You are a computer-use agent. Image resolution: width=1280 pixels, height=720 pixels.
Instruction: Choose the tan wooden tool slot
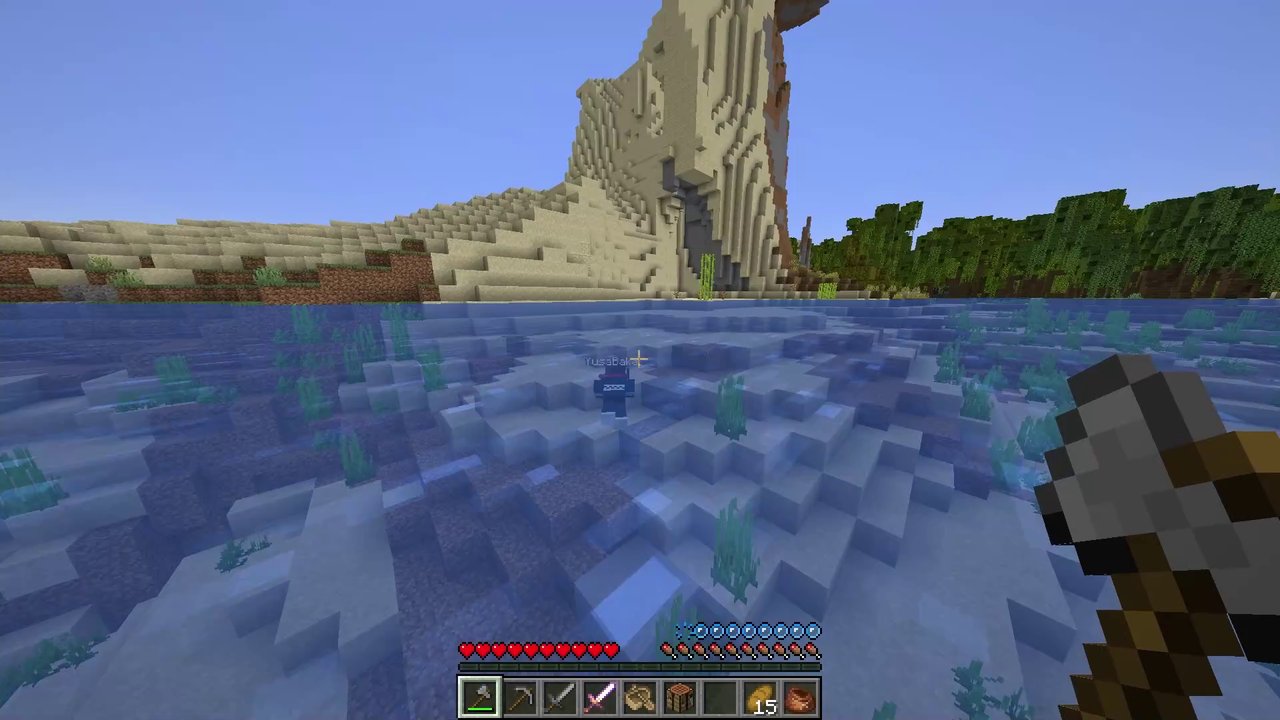pyautogui.click(x=639, y=697)
